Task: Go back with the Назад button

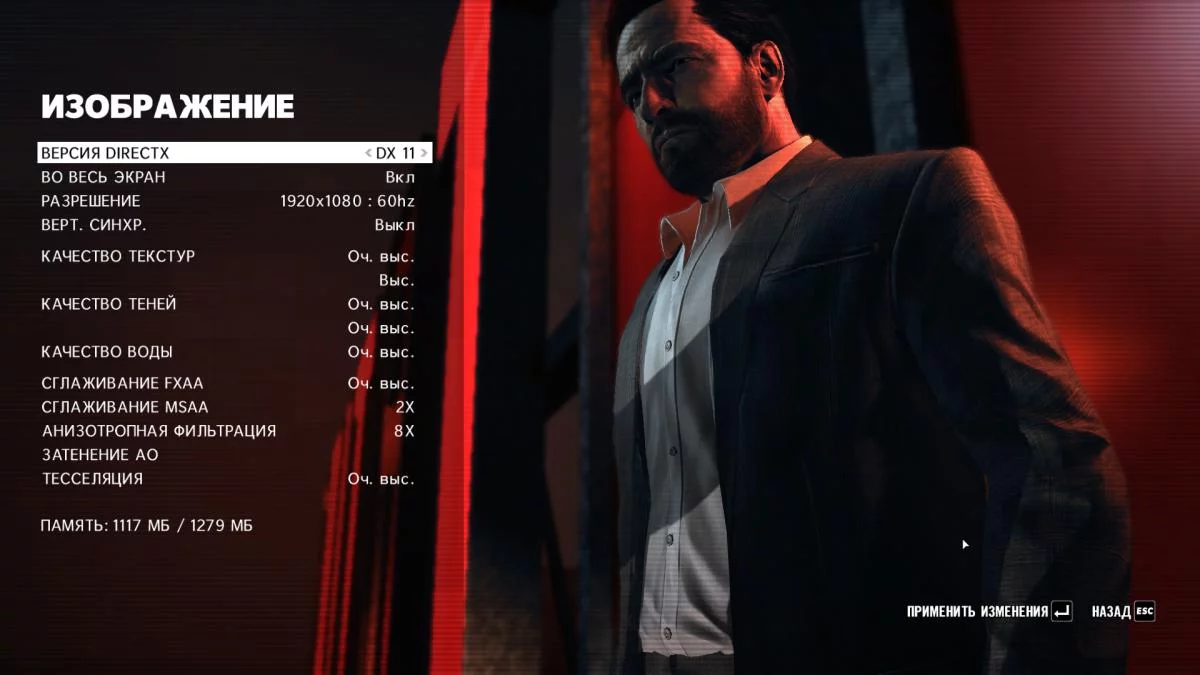Action: pyautogui.click(x=1122, y=611)
